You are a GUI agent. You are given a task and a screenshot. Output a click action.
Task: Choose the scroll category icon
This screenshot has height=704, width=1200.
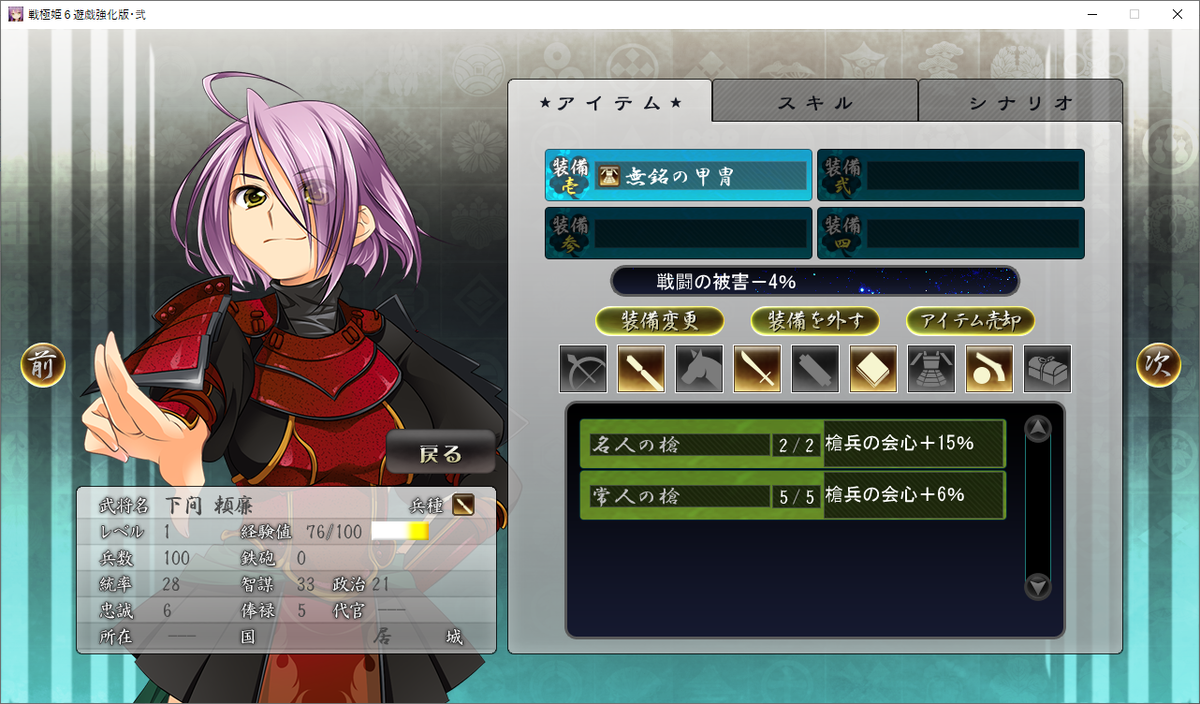point(815,369)
